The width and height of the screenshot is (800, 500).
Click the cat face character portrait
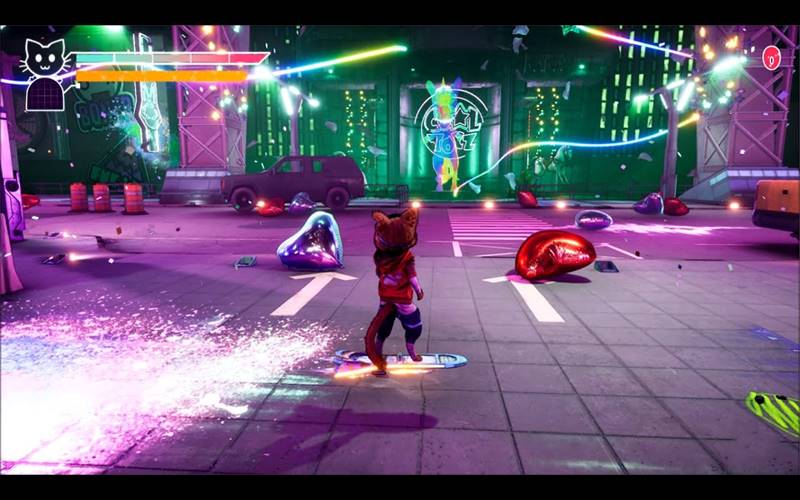click(45, 61)
